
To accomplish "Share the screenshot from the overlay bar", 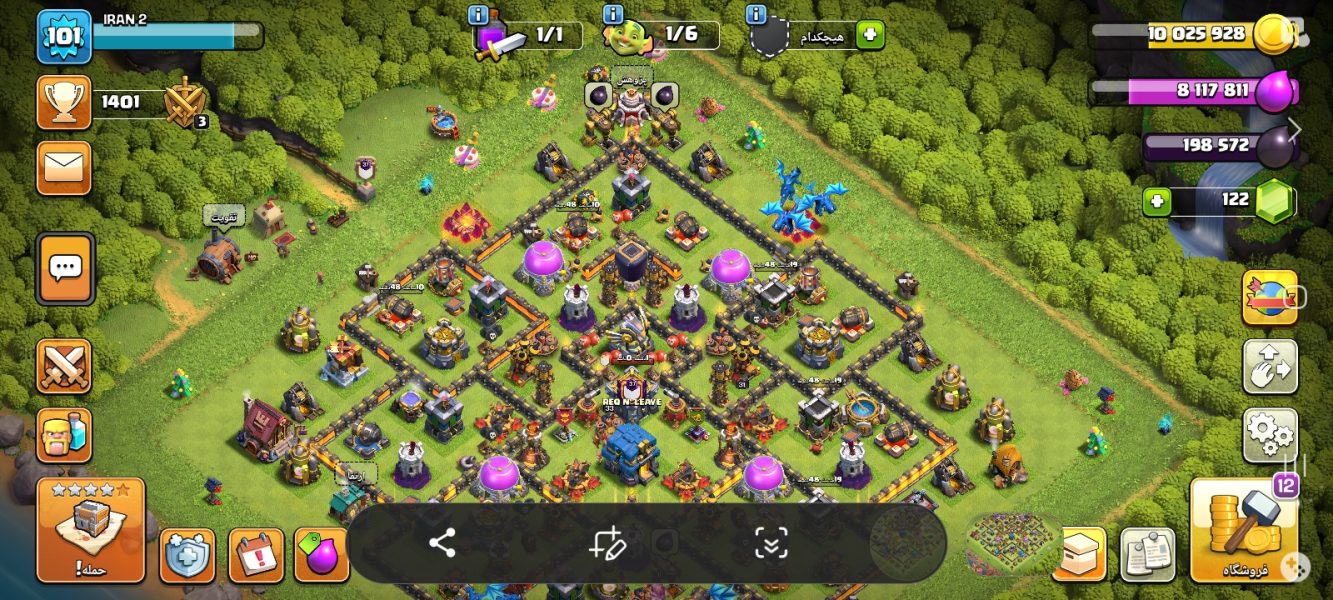I will [442, 543].
